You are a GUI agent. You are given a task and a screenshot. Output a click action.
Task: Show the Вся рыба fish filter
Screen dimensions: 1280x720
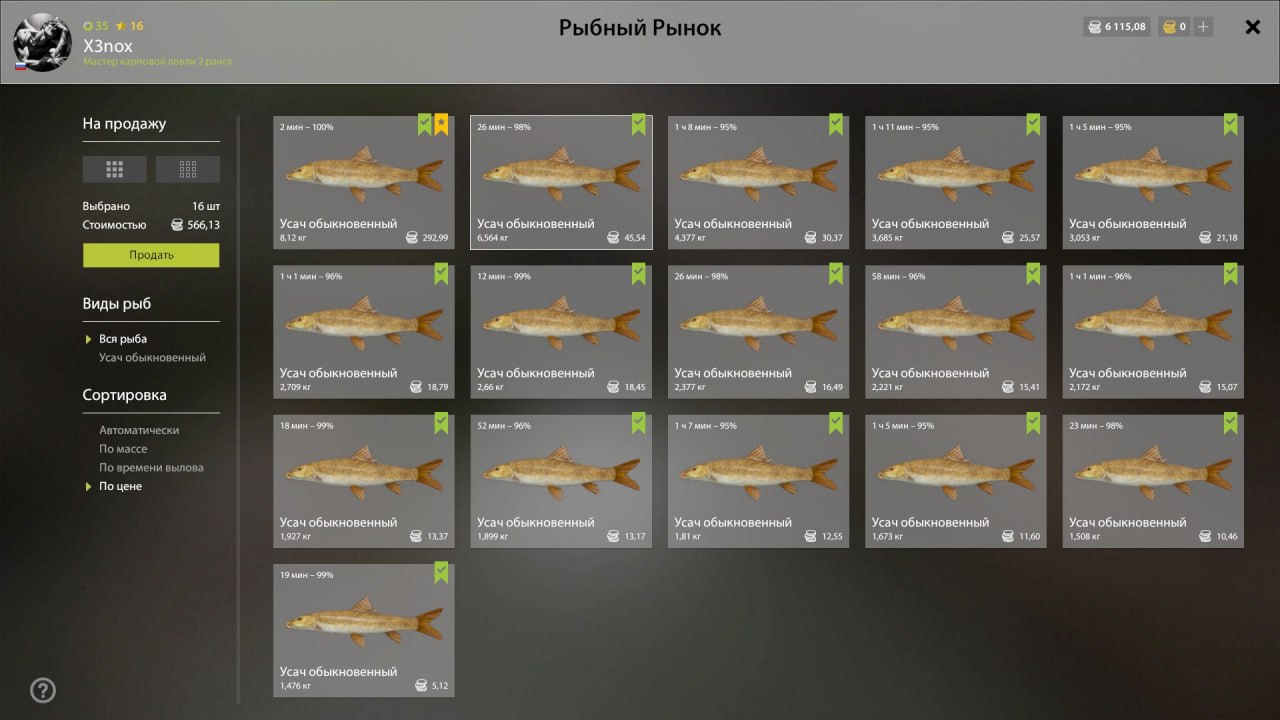[123, 339]
